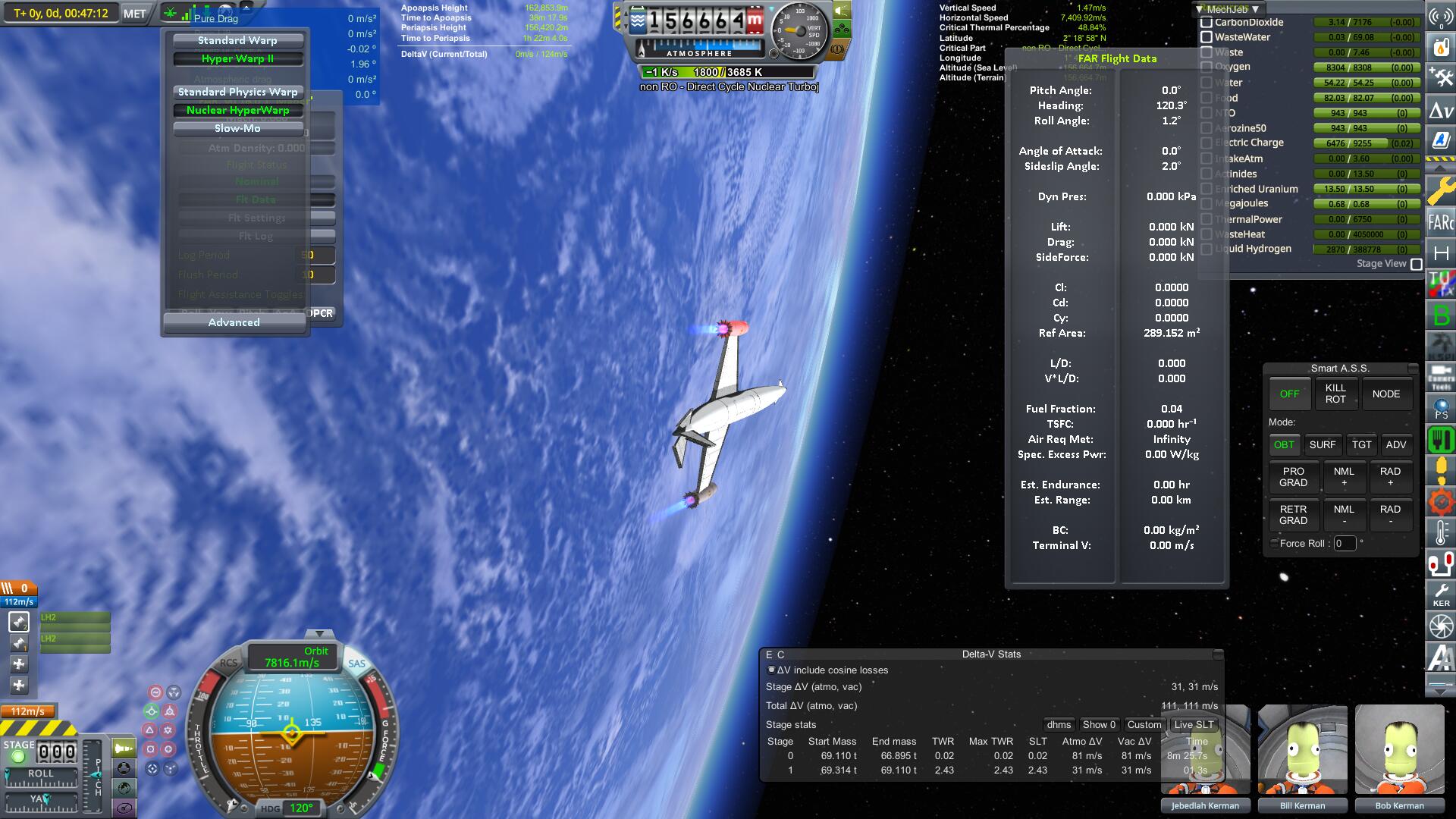
Task: Toggle the MET mission clock button
Action: [x=135, y=14]
